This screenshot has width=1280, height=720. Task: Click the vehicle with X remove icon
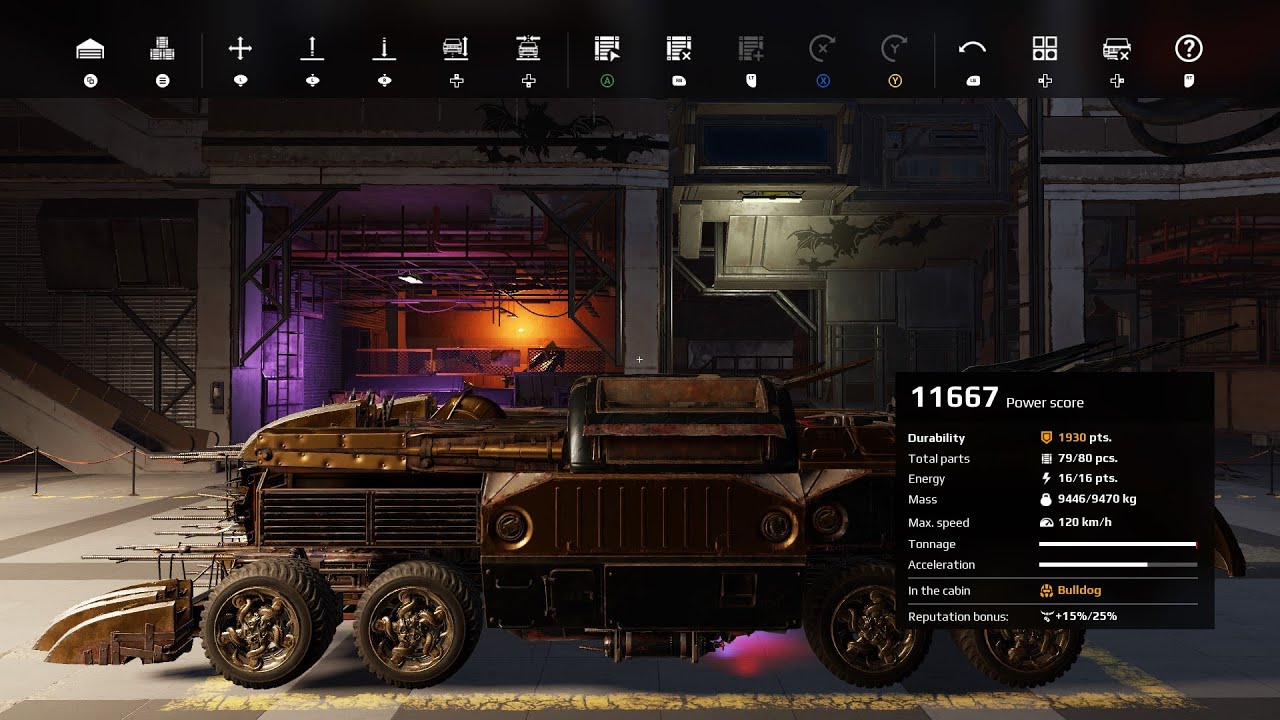pyautogui.click(x=1117, y=48)
